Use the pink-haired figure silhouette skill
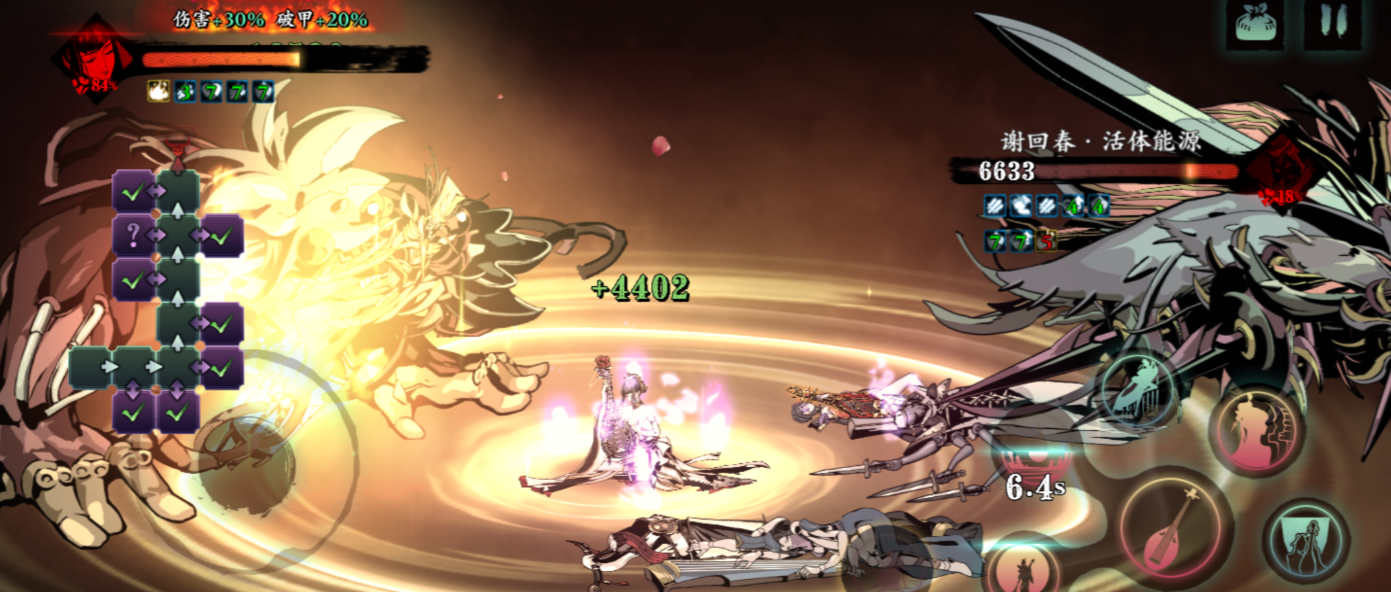This screenshot has height=592, width=1391. (1256, 429)
